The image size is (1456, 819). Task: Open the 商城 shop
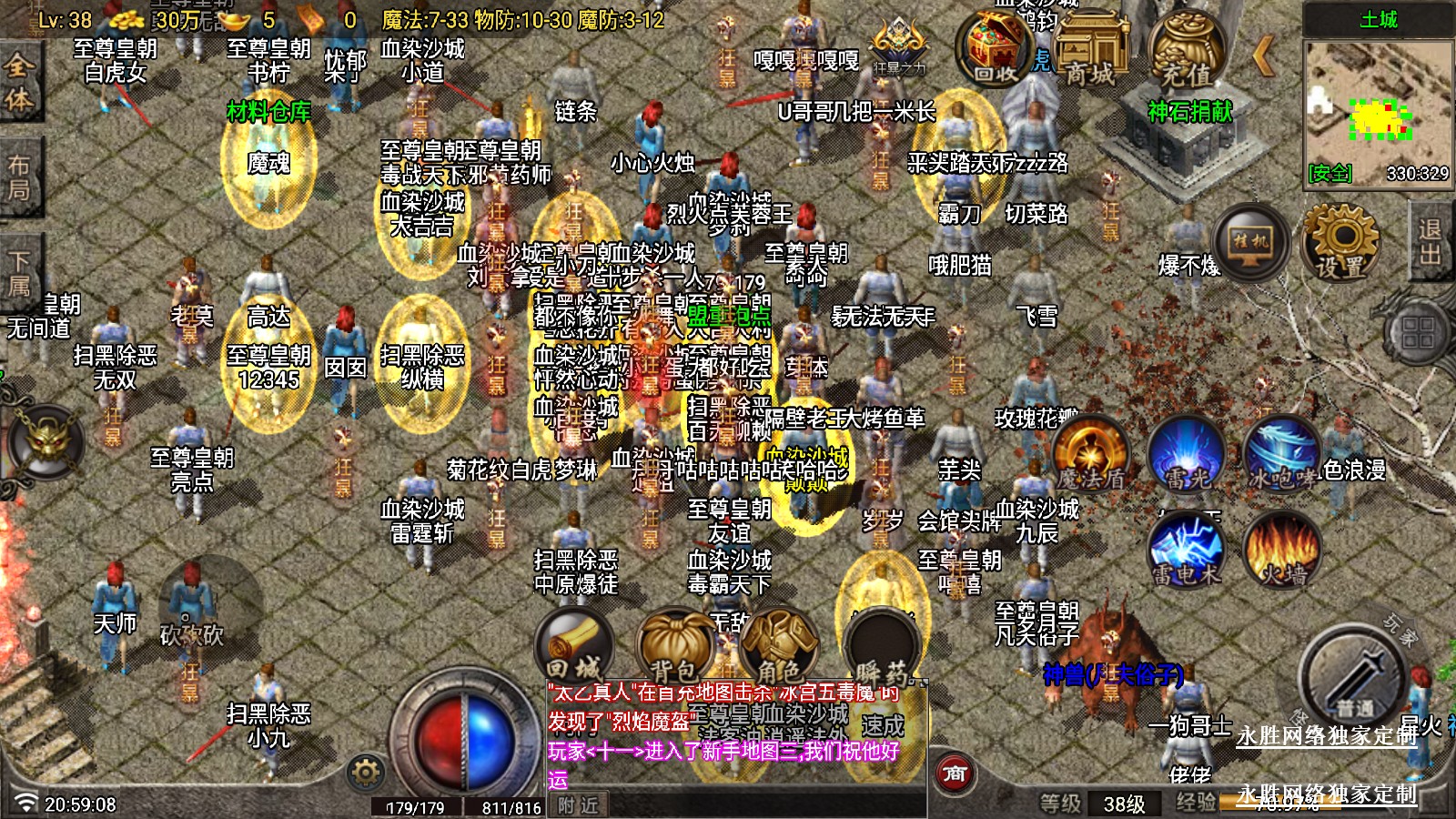click(1090, 50)
